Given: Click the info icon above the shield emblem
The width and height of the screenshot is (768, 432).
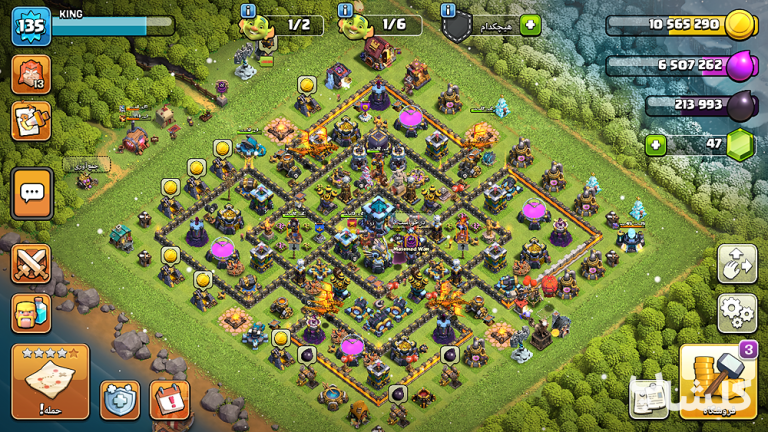Looking at the screenshot, I should (x=448, y=10).
